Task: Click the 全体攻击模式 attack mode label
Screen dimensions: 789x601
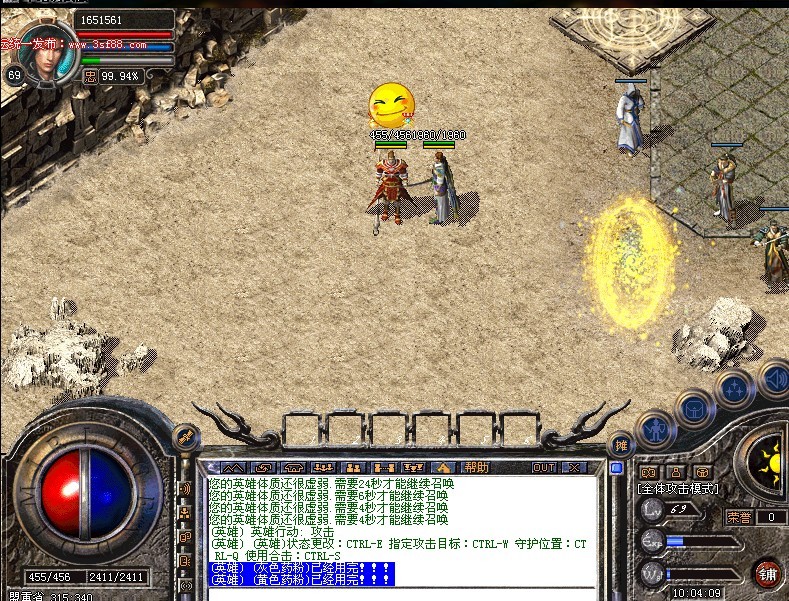Action: (x=678, y=489)
